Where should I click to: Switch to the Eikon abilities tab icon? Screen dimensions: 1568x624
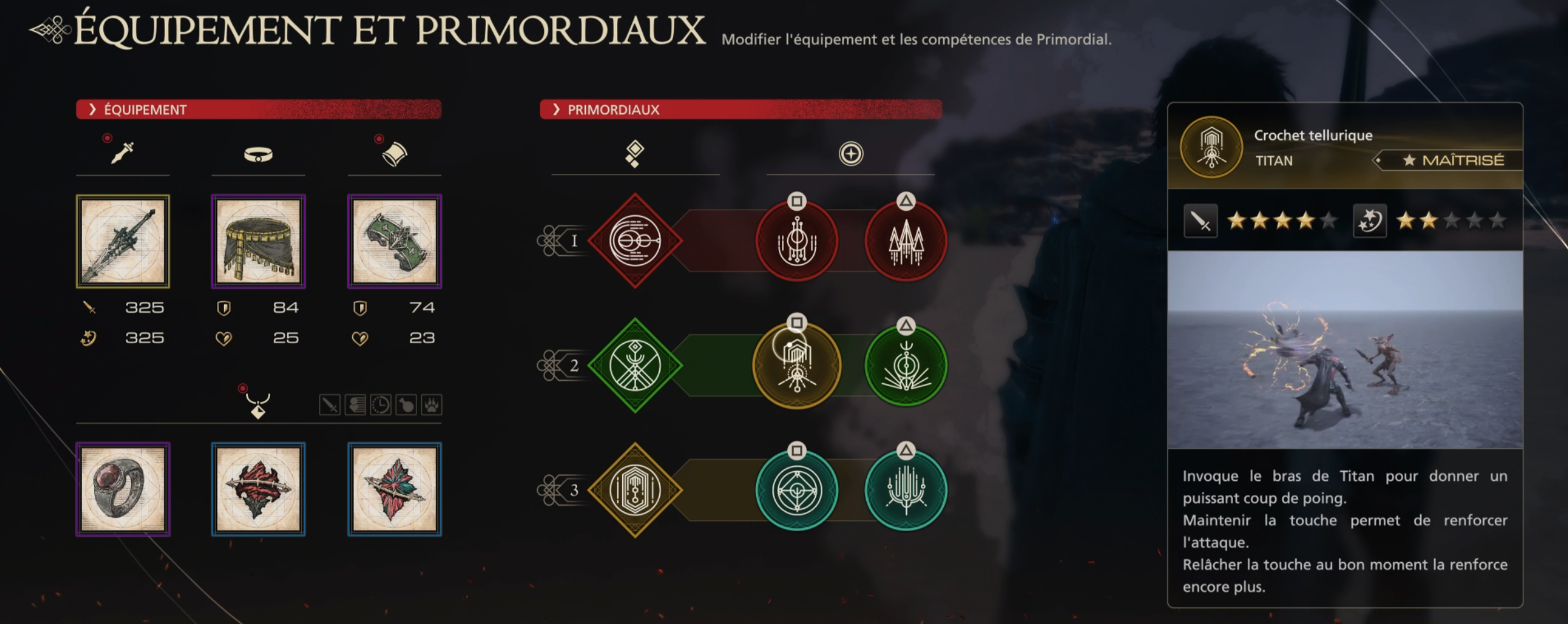[x=634, y=153]
